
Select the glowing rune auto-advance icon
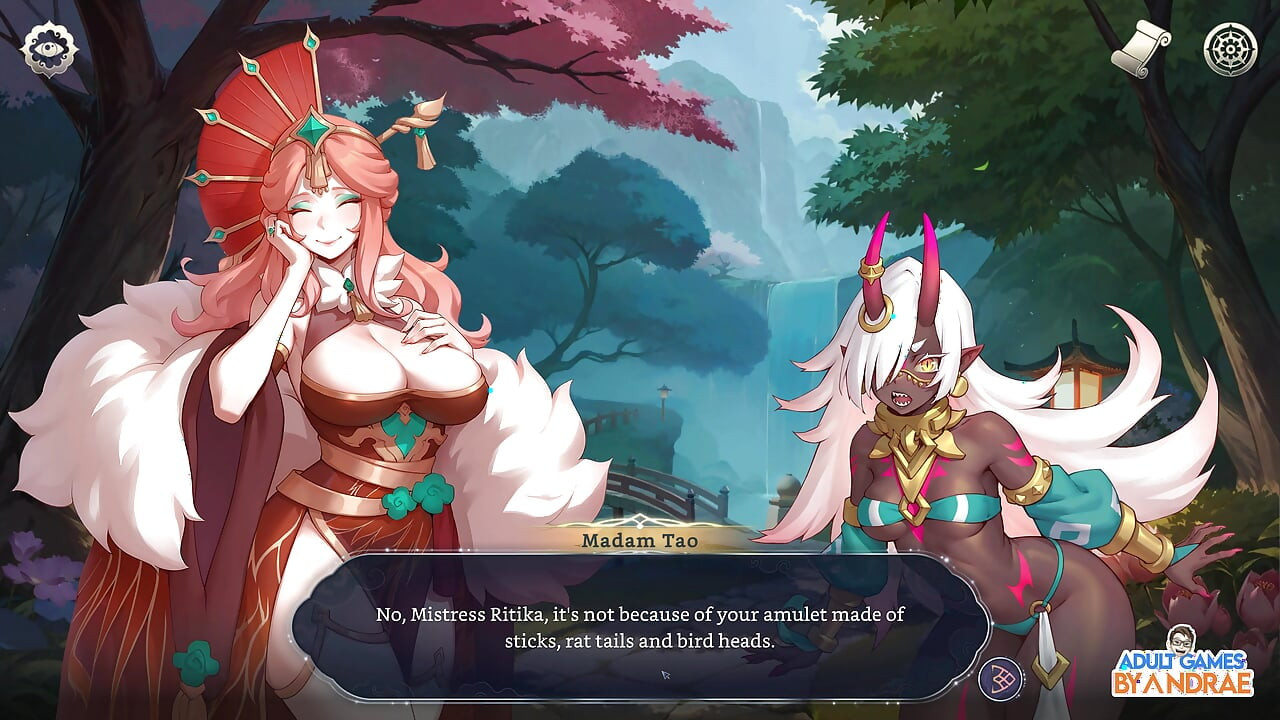1000,679
